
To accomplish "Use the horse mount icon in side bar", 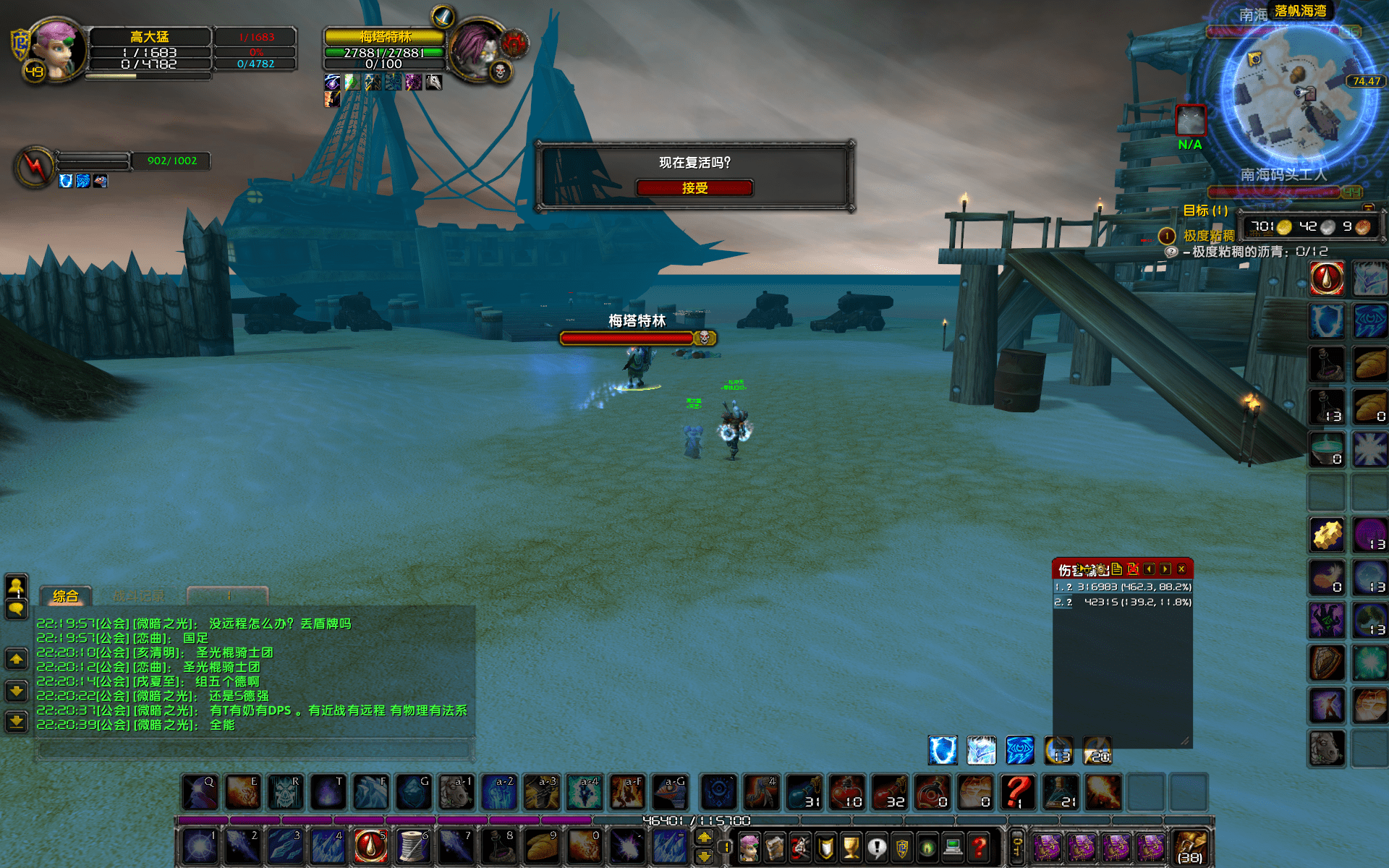I will (x=1327, y=748).
